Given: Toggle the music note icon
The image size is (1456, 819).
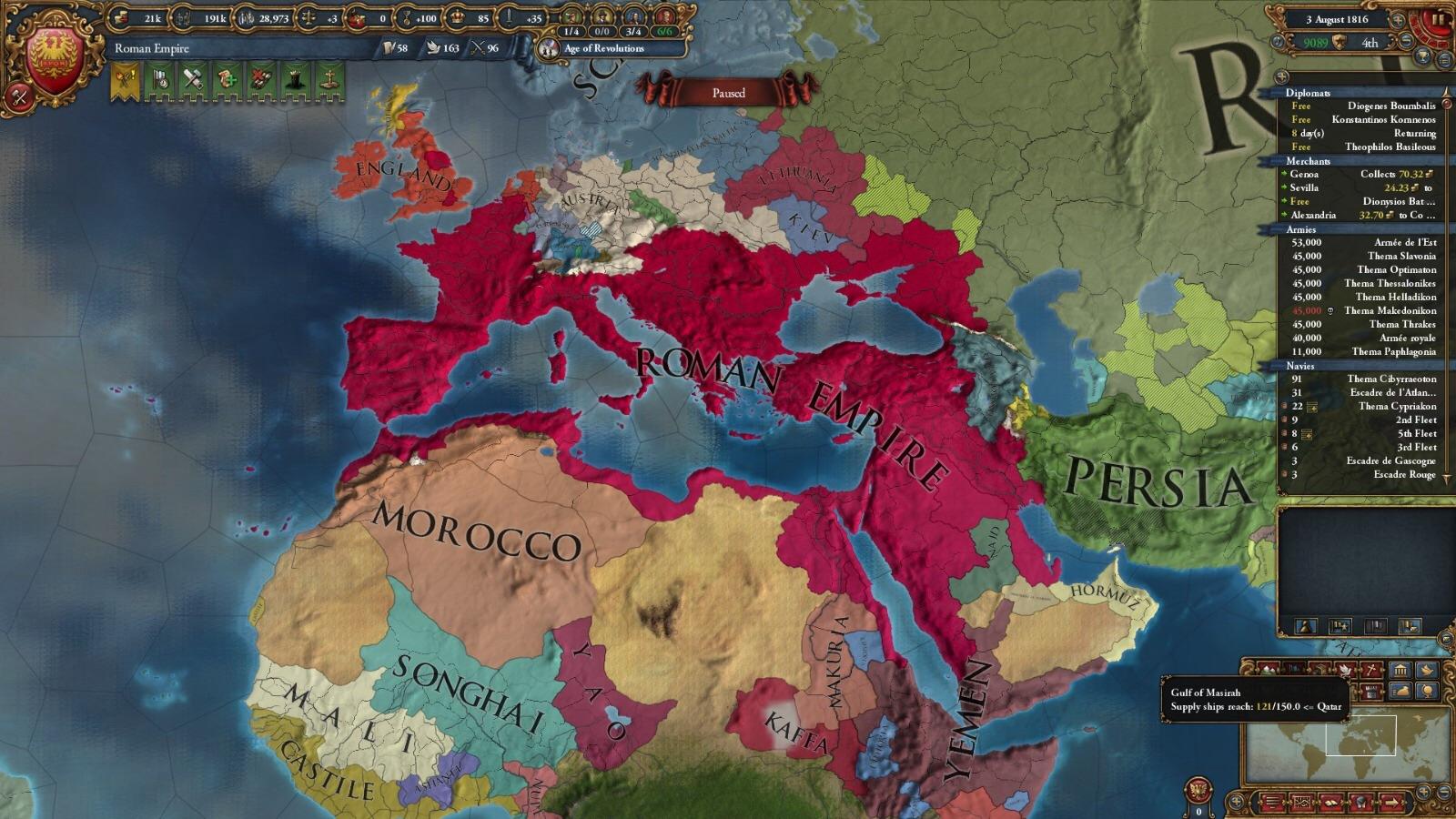Looking at the screenshot, I should click(1278, 41).
